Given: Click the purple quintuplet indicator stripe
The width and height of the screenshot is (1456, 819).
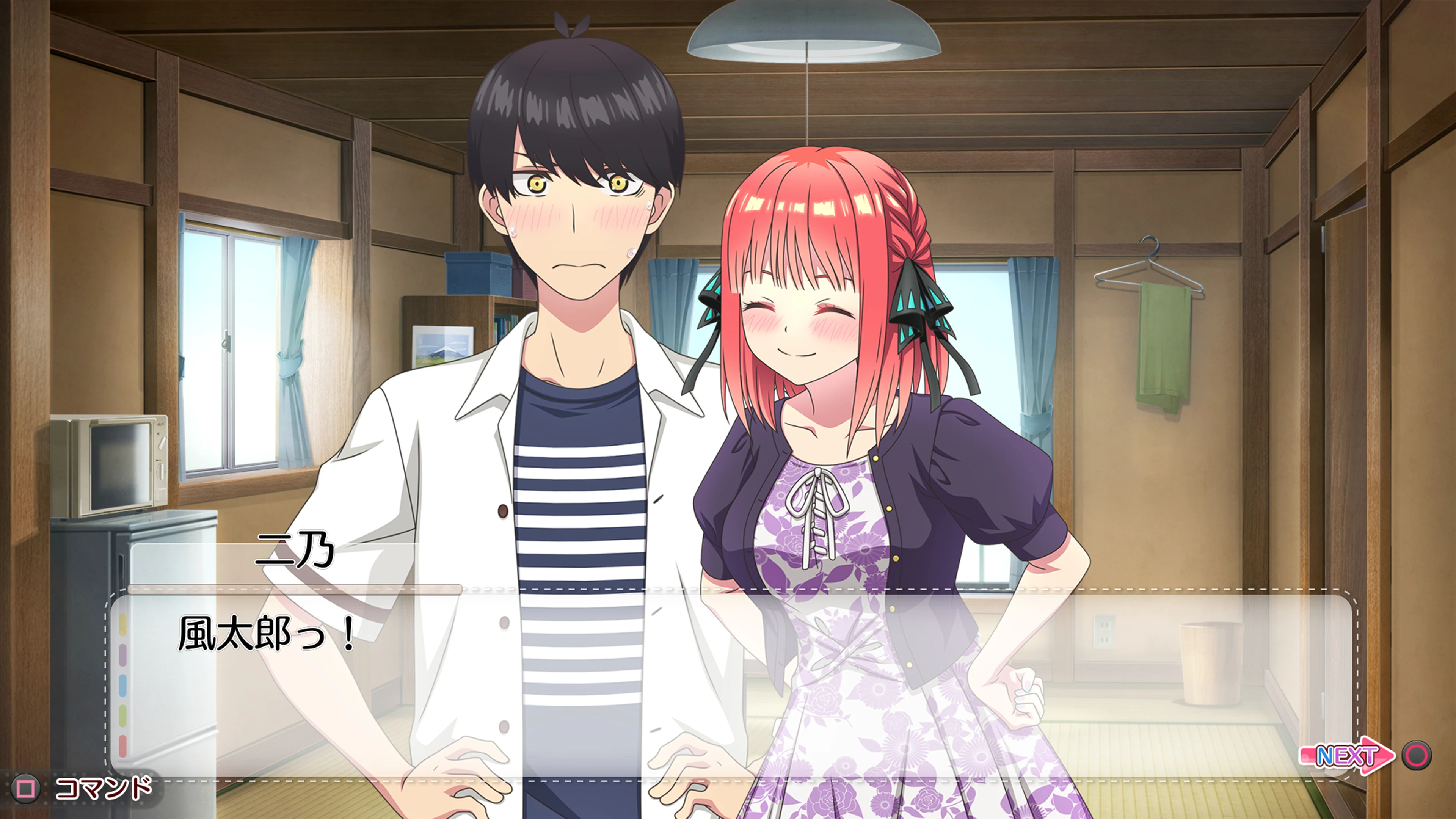Looking at the screenshot, I should [x=123, y=654].
